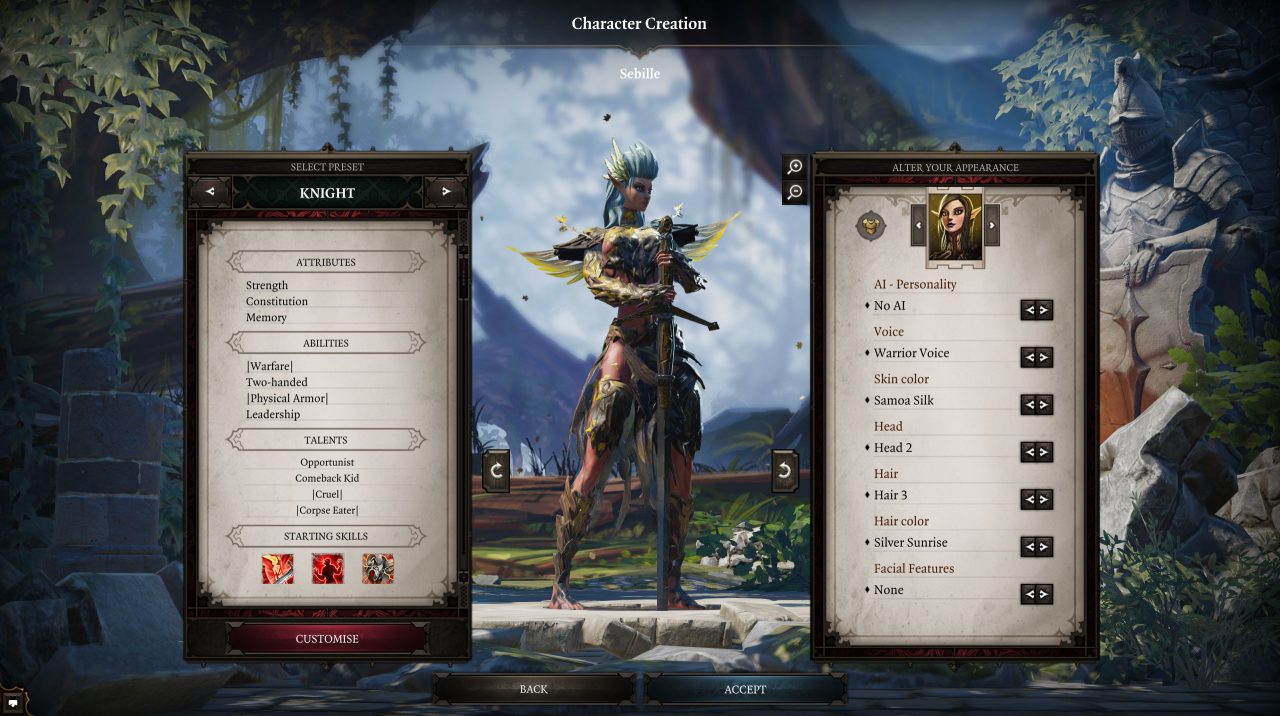
Task: Select the previous origin portrait
Action: point(917,226)
